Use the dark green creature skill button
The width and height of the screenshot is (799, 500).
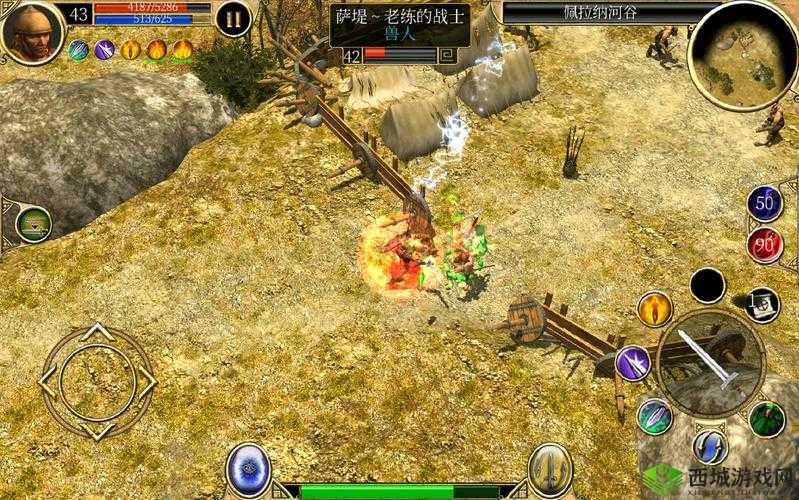tap(767, 418)
